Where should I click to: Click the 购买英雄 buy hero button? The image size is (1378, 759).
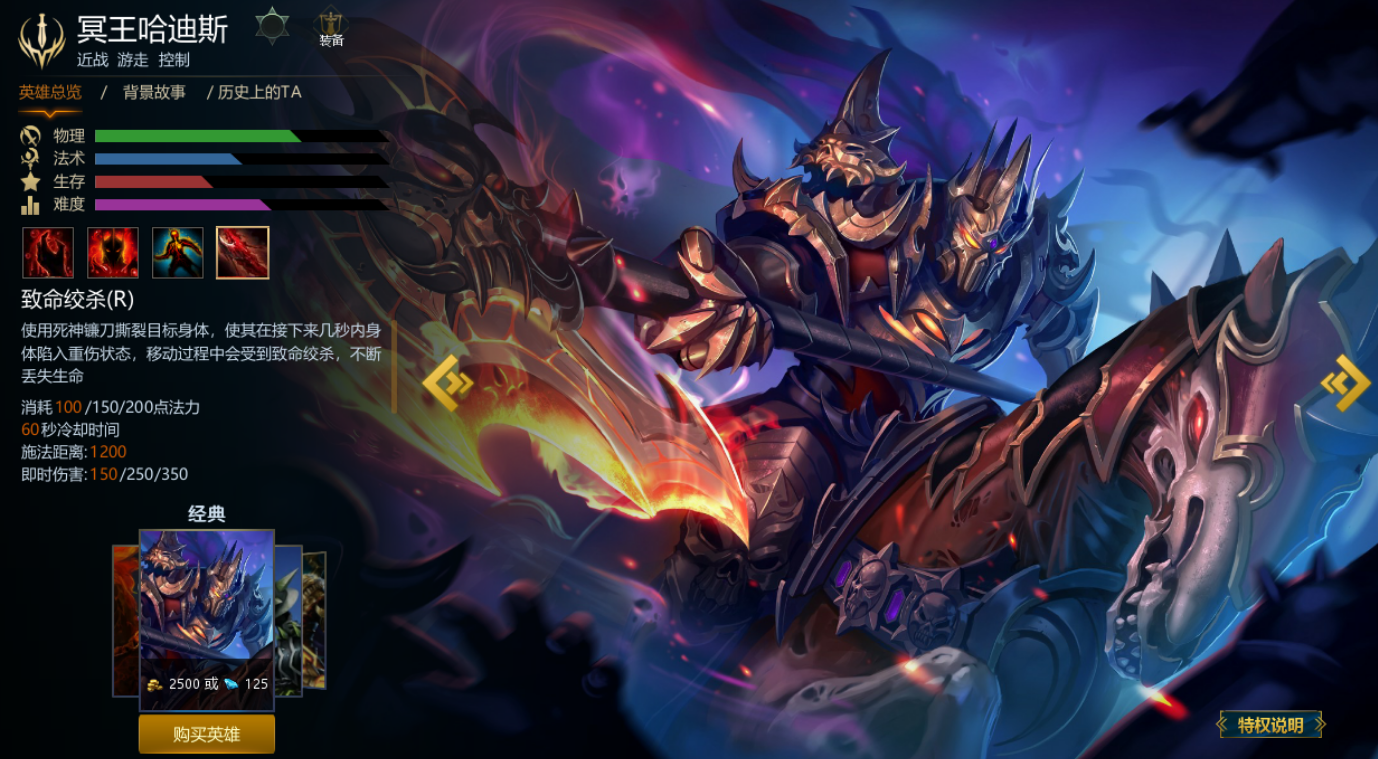tap(206, 734)
